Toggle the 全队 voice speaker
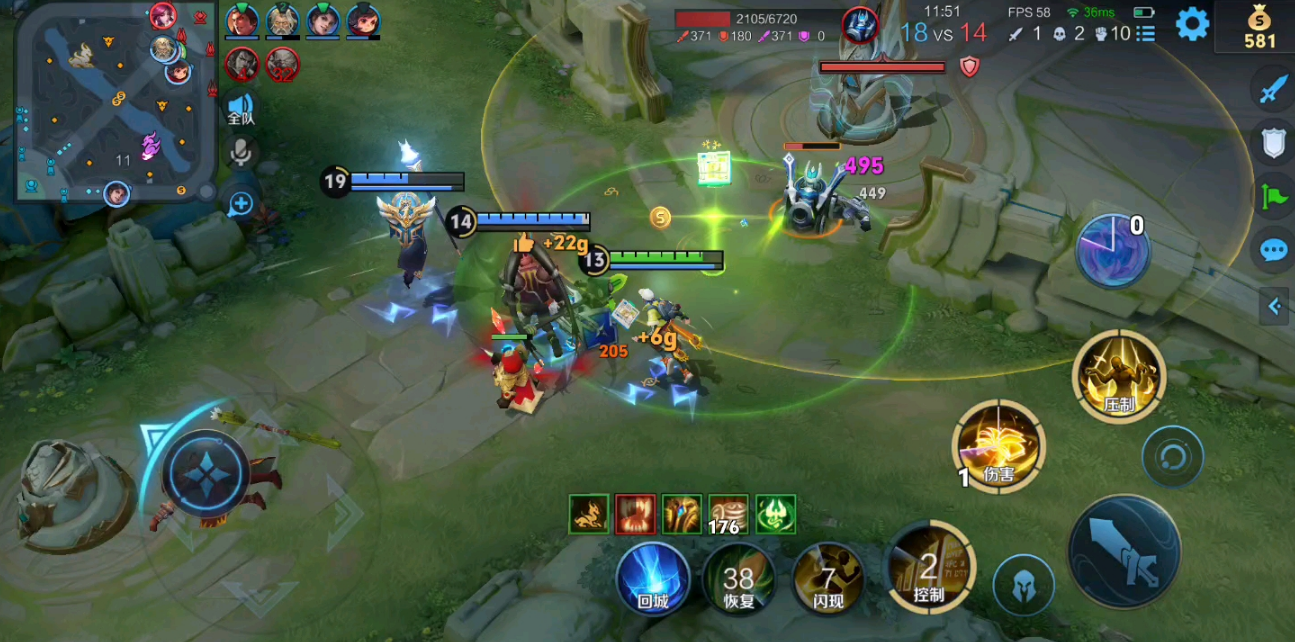The width and height of the screenshot is (1295, 642). click(240, 108)
